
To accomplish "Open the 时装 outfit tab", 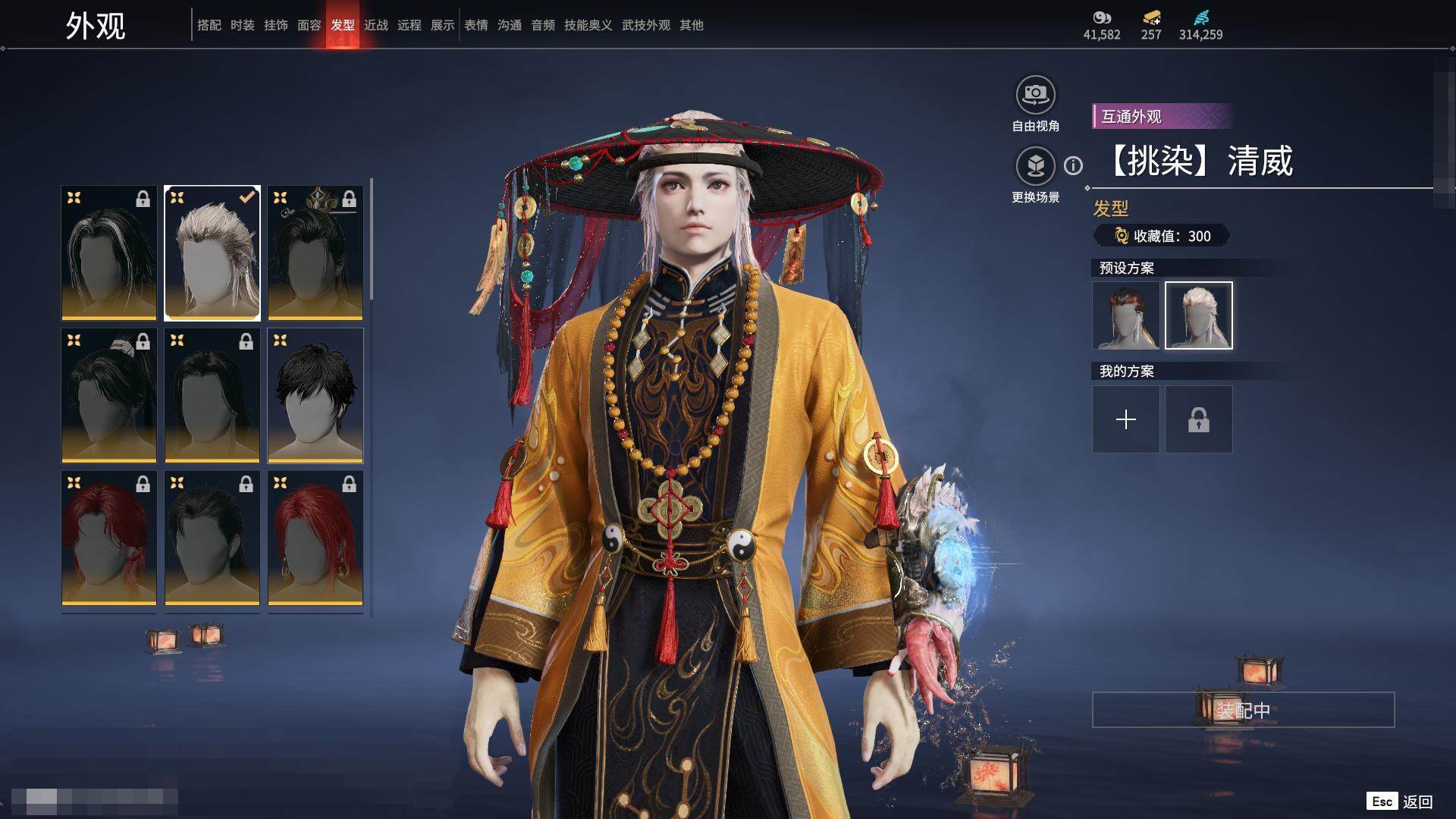I will tap(242, 25).
